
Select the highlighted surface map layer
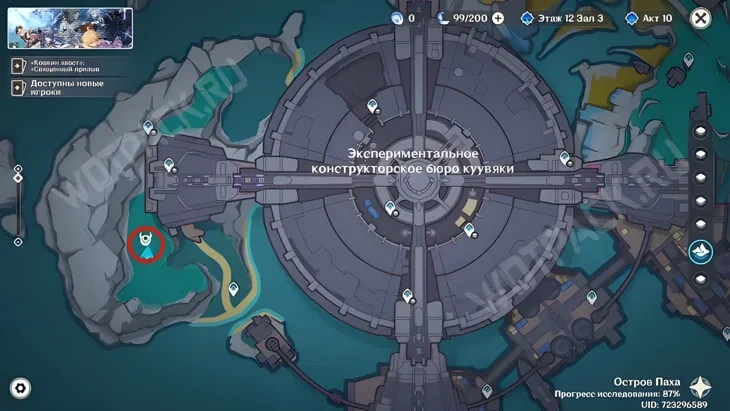pos(700,248)
